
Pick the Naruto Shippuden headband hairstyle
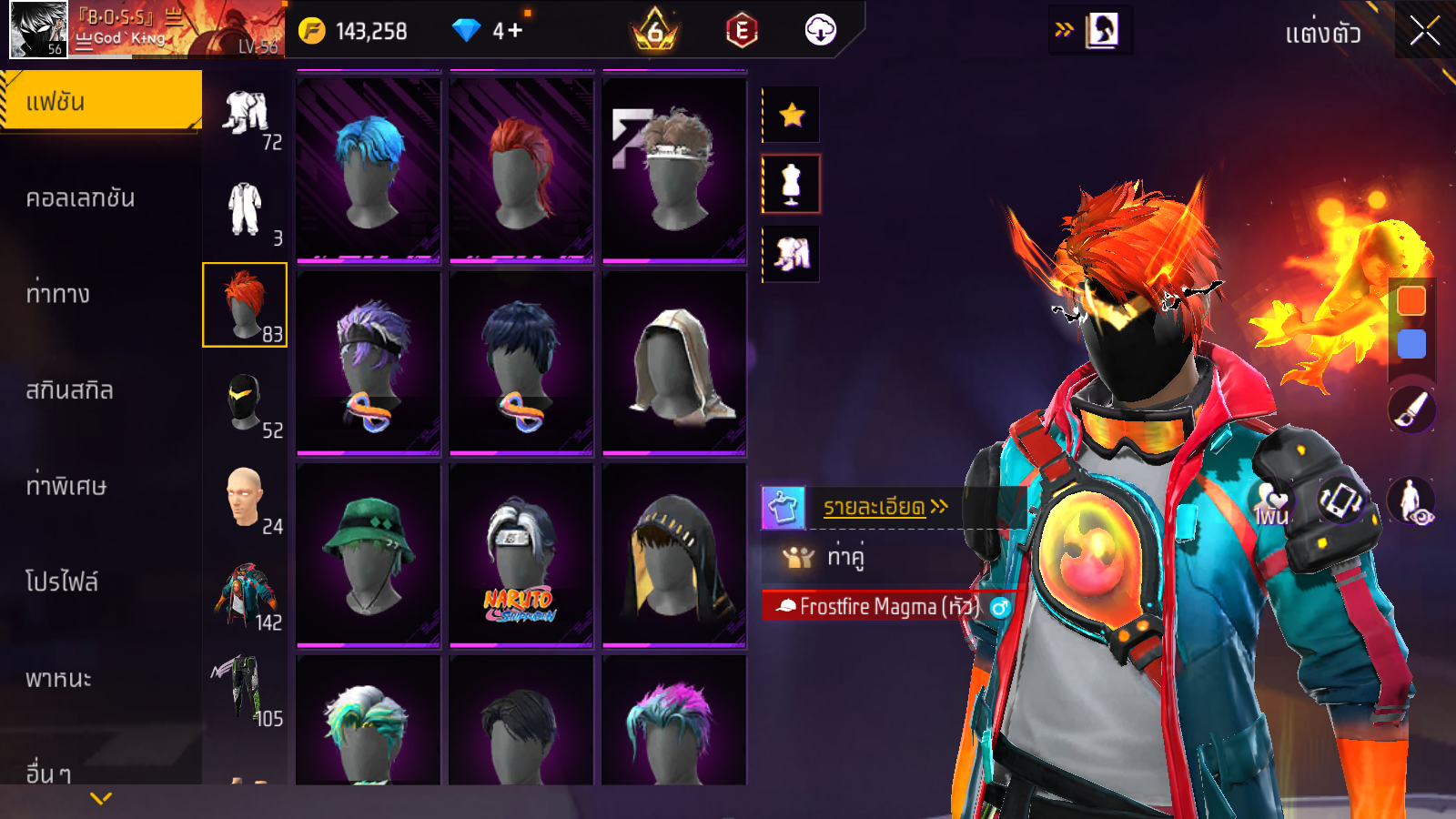tap(521, 555)
